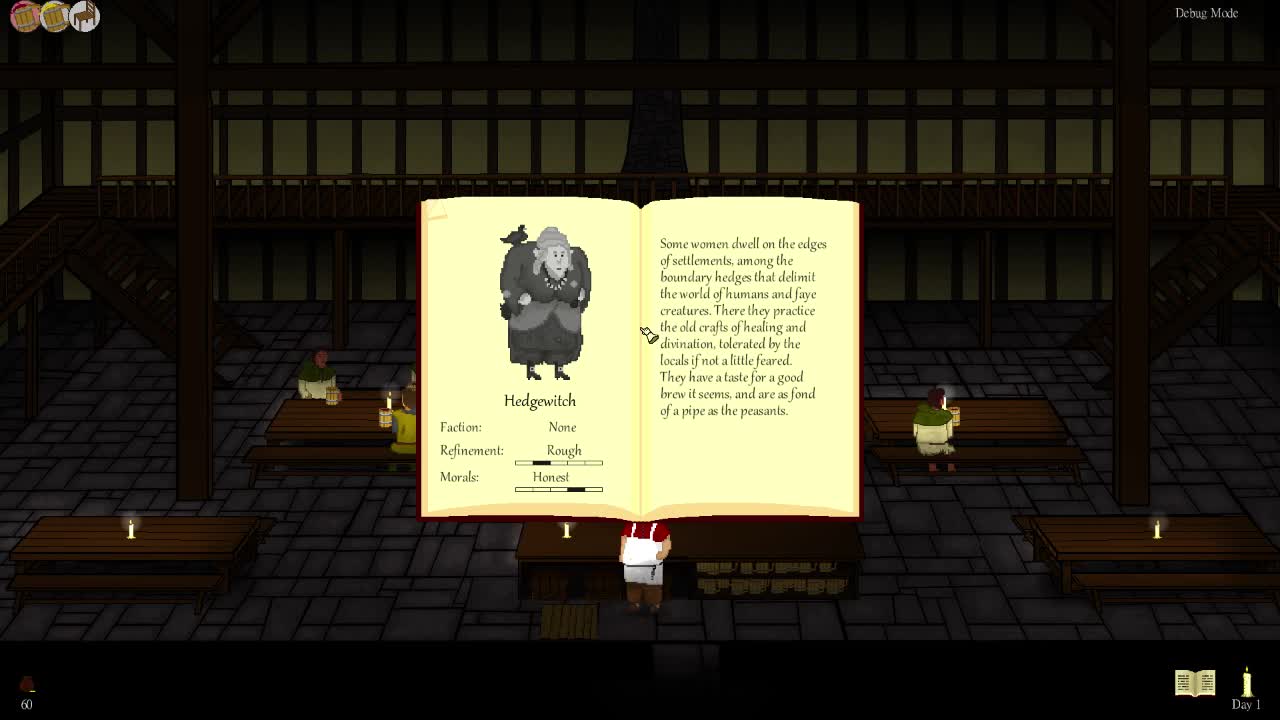The width and height of the screenshot is (1280, 720).
Task: Click the Day 1 candle icon
Action: point(1246,682)
